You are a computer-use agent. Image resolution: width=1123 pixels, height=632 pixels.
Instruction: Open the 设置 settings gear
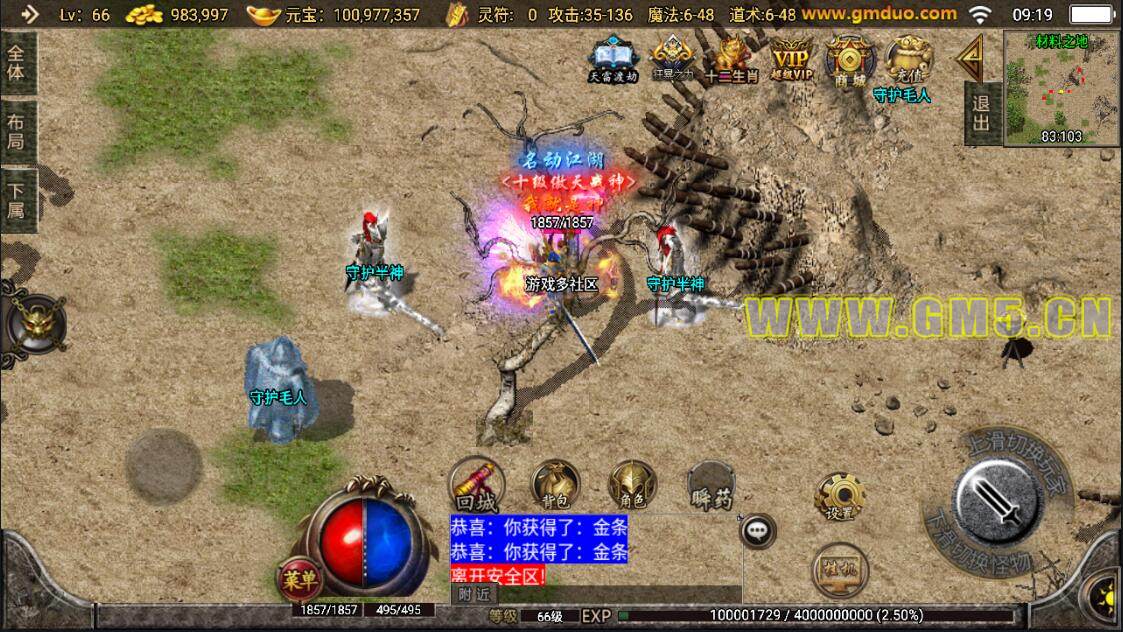839,497
